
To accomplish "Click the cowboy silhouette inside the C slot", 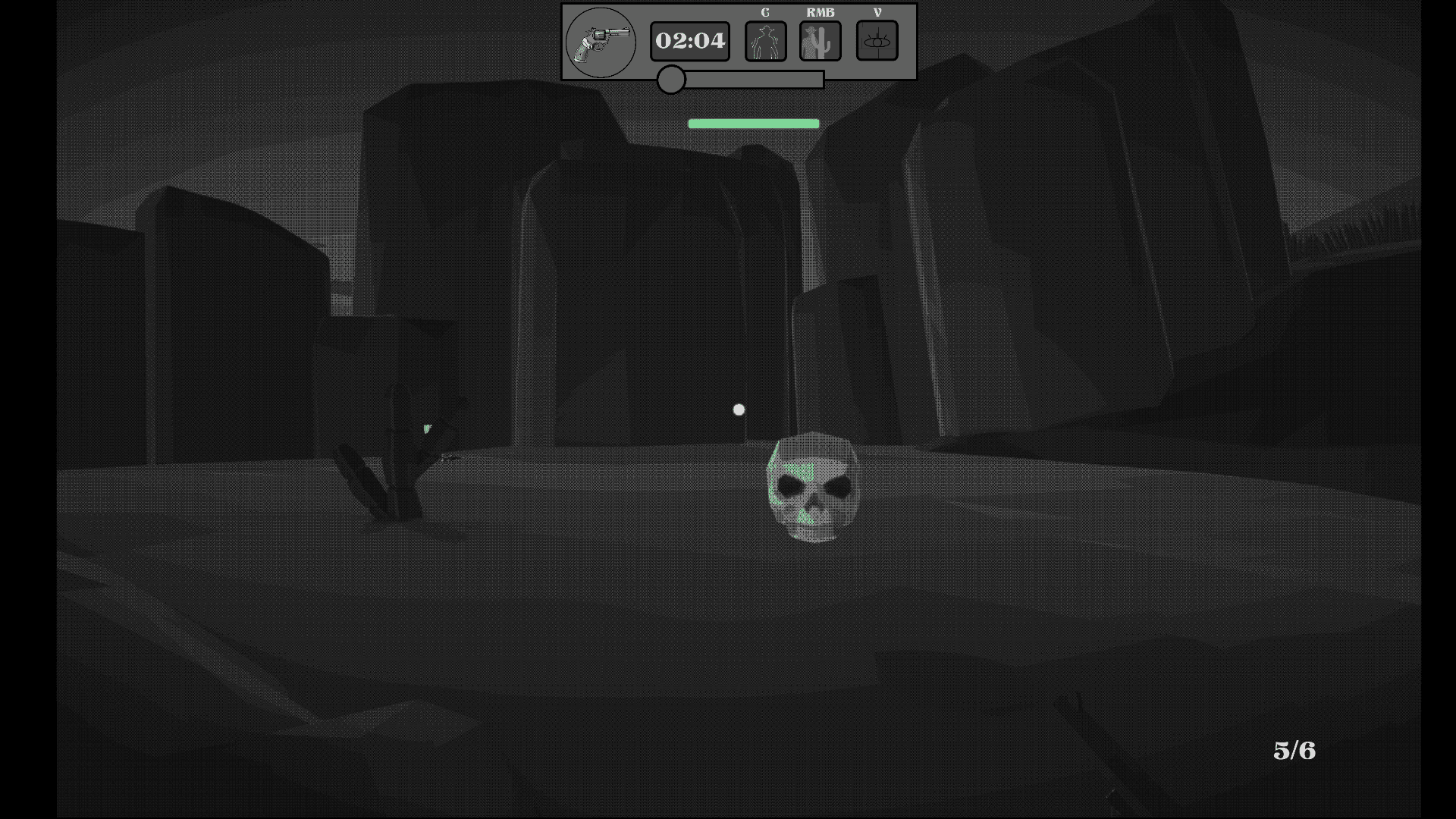I will pyautogui.click(x=764, y=41).
